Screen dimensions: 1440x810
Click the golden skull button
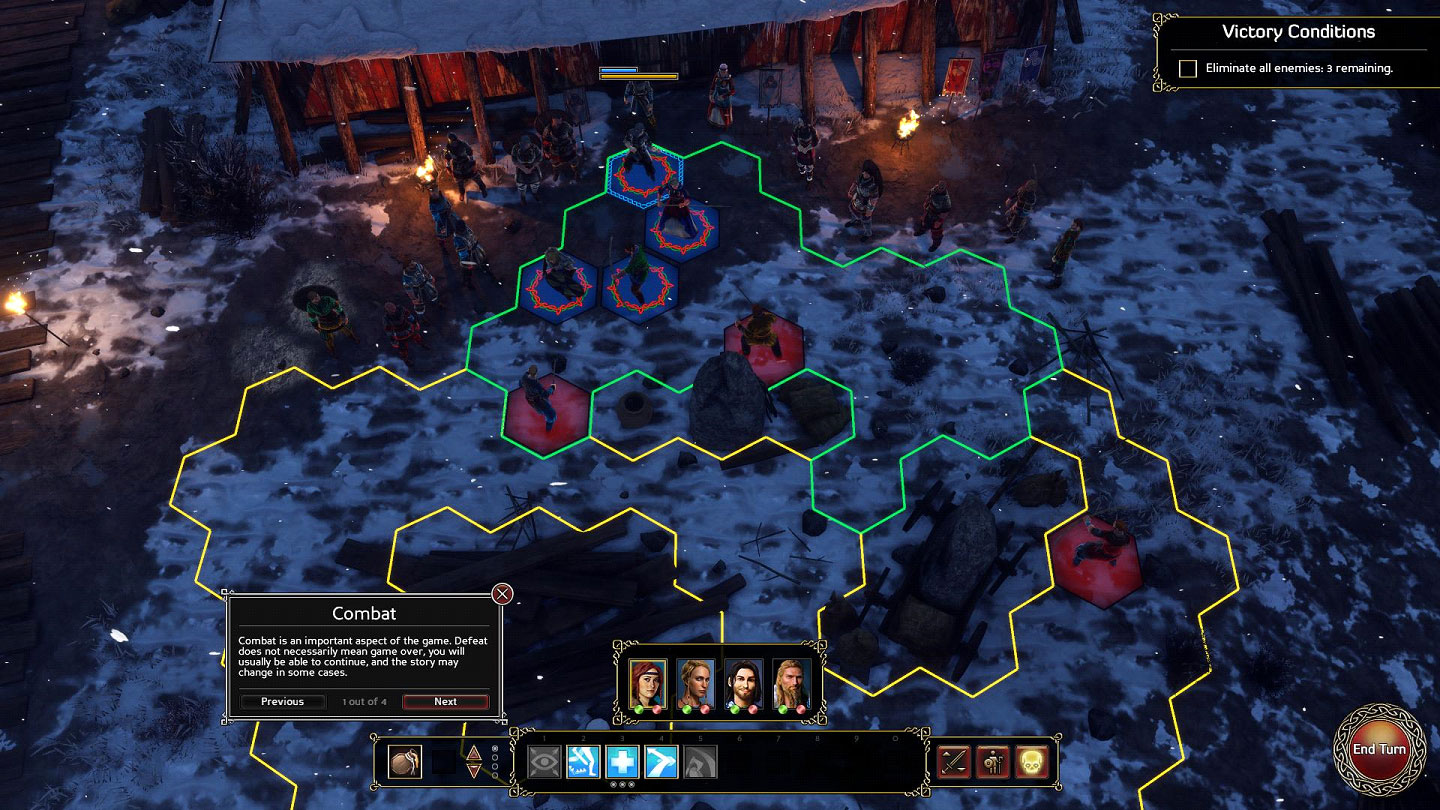tap(1031, 762)
